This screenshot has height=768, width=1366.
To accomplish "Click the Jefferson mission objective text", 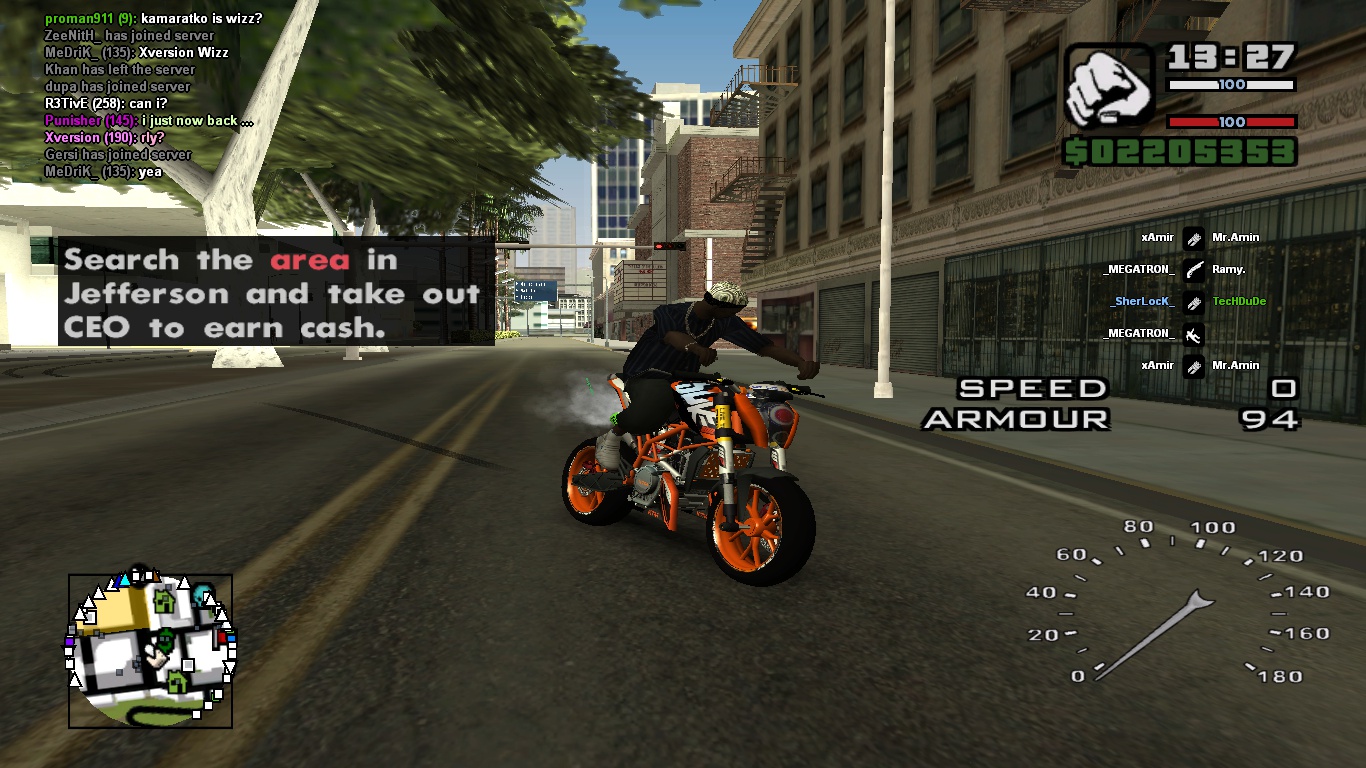I will [270, 293].
